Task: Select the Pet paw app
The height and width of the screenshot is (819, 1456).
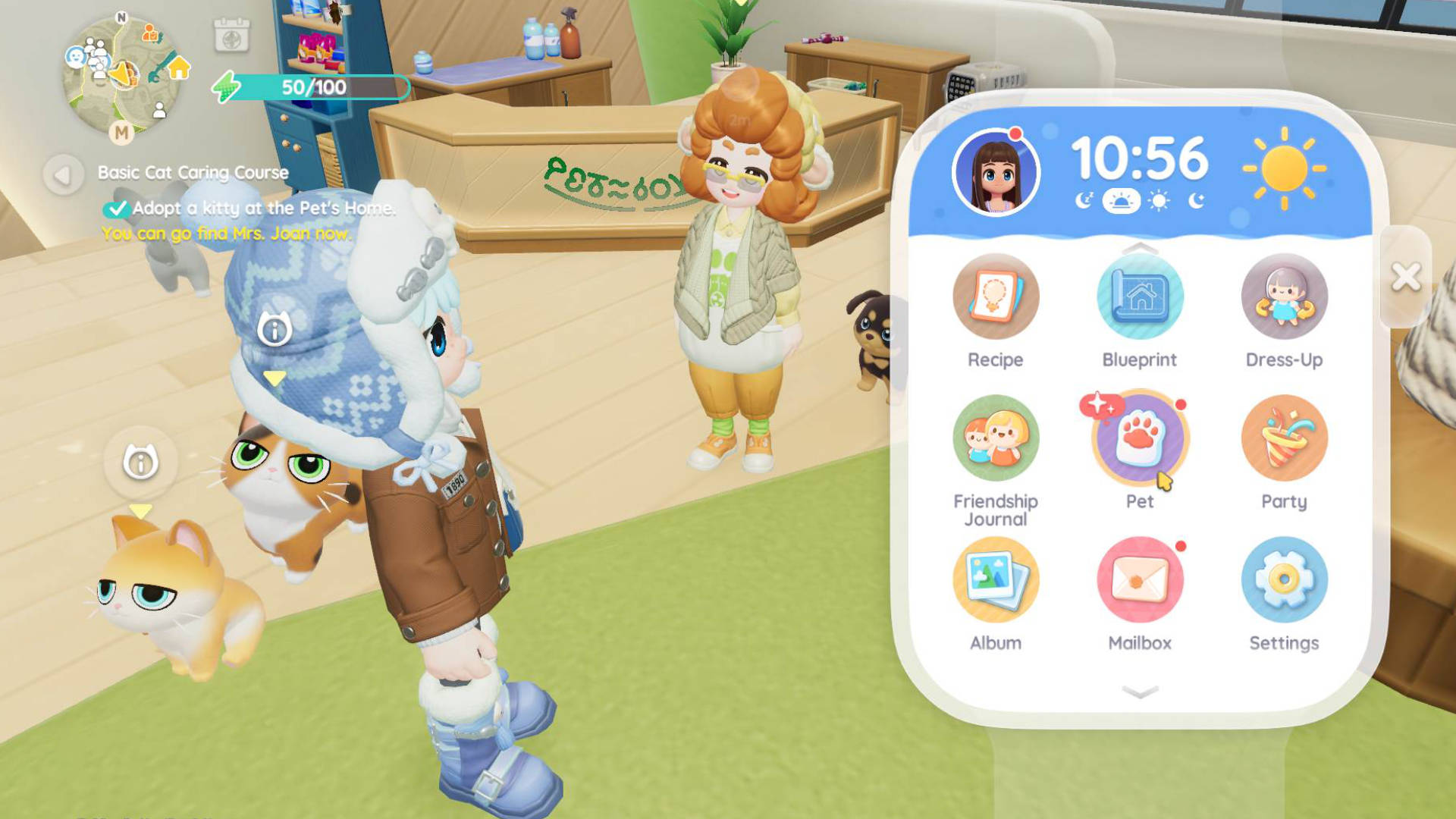Action: tap(1139, 438)
